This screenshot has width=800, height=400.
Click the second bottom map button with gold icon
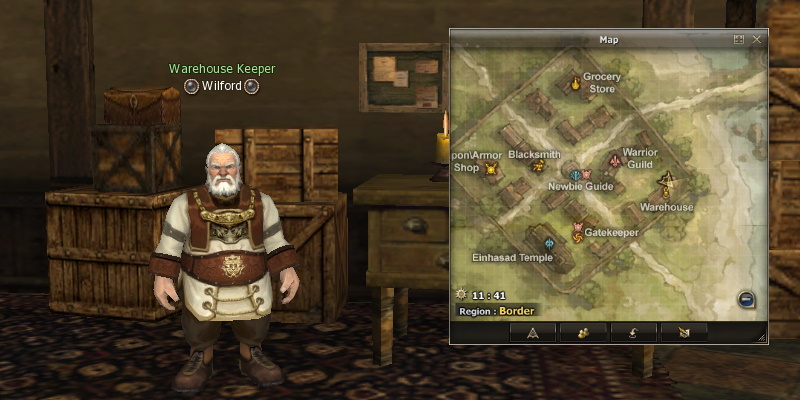tap(583, 333)
